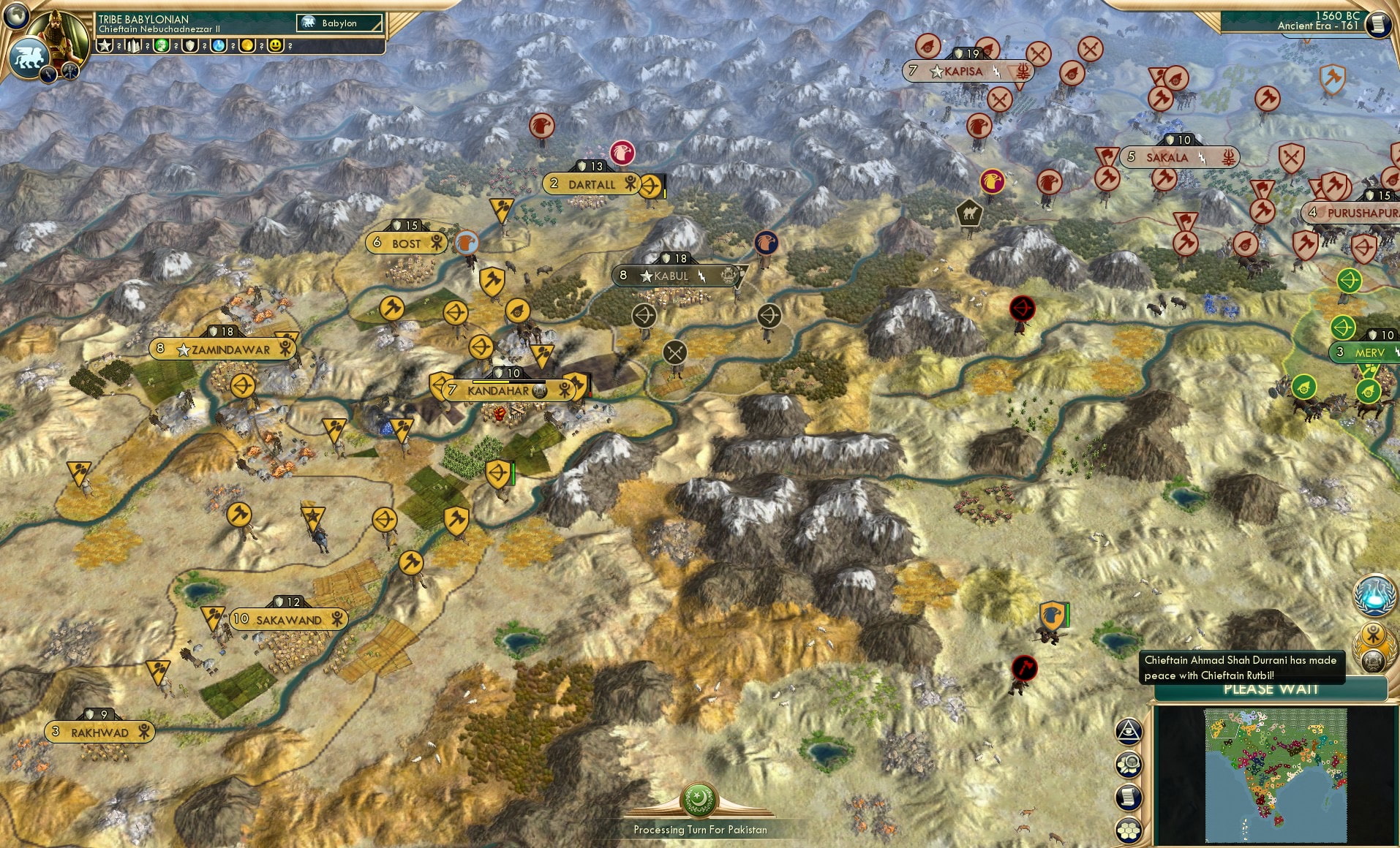Click the shield icon in the resource bar
Screen dimensions: 1400x848
tap(189, 45)
